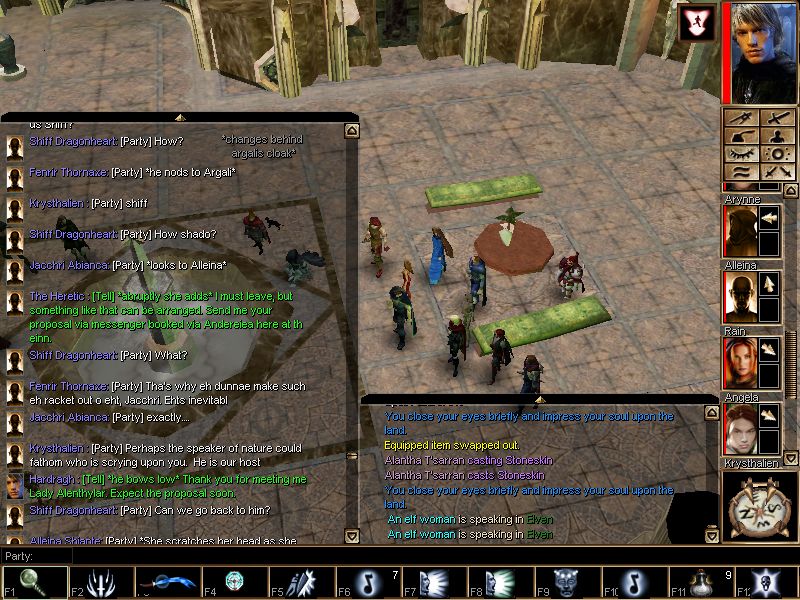This screenshot has width=800, height=600.
Task: Click the Party chat input field
Action: [x=400, y=556]
